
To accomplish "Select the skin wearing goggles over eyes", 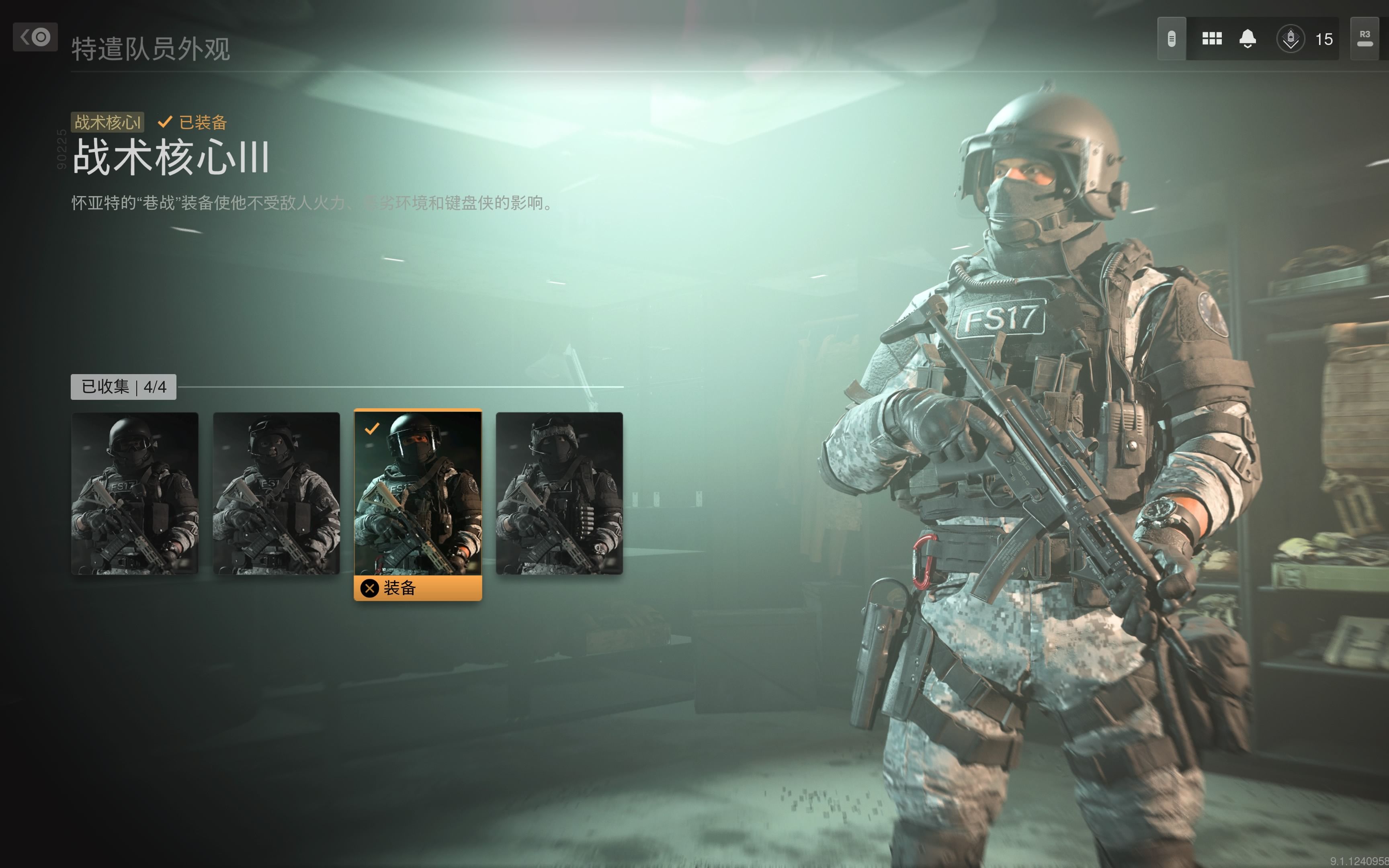I will click(x=134, y=493).
